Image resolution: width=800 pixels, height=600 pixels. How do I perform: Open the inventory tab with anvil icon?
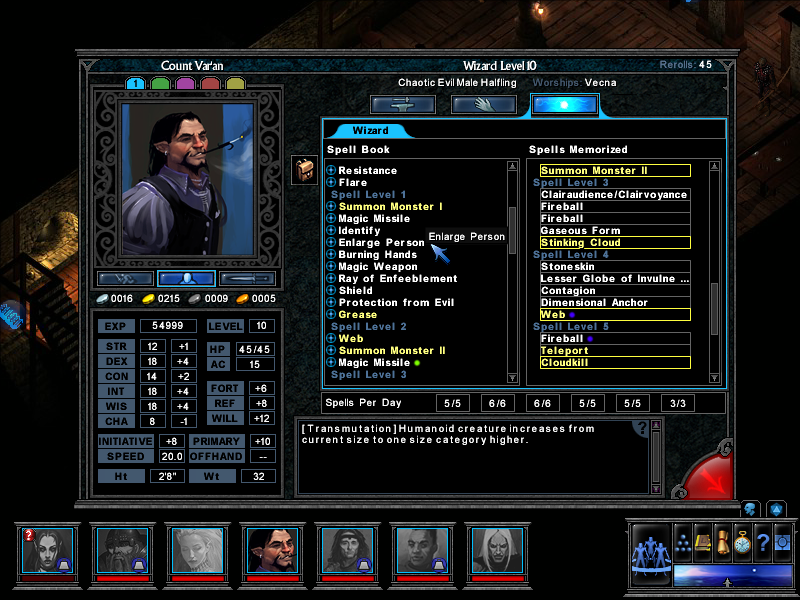tap(403, 105)
